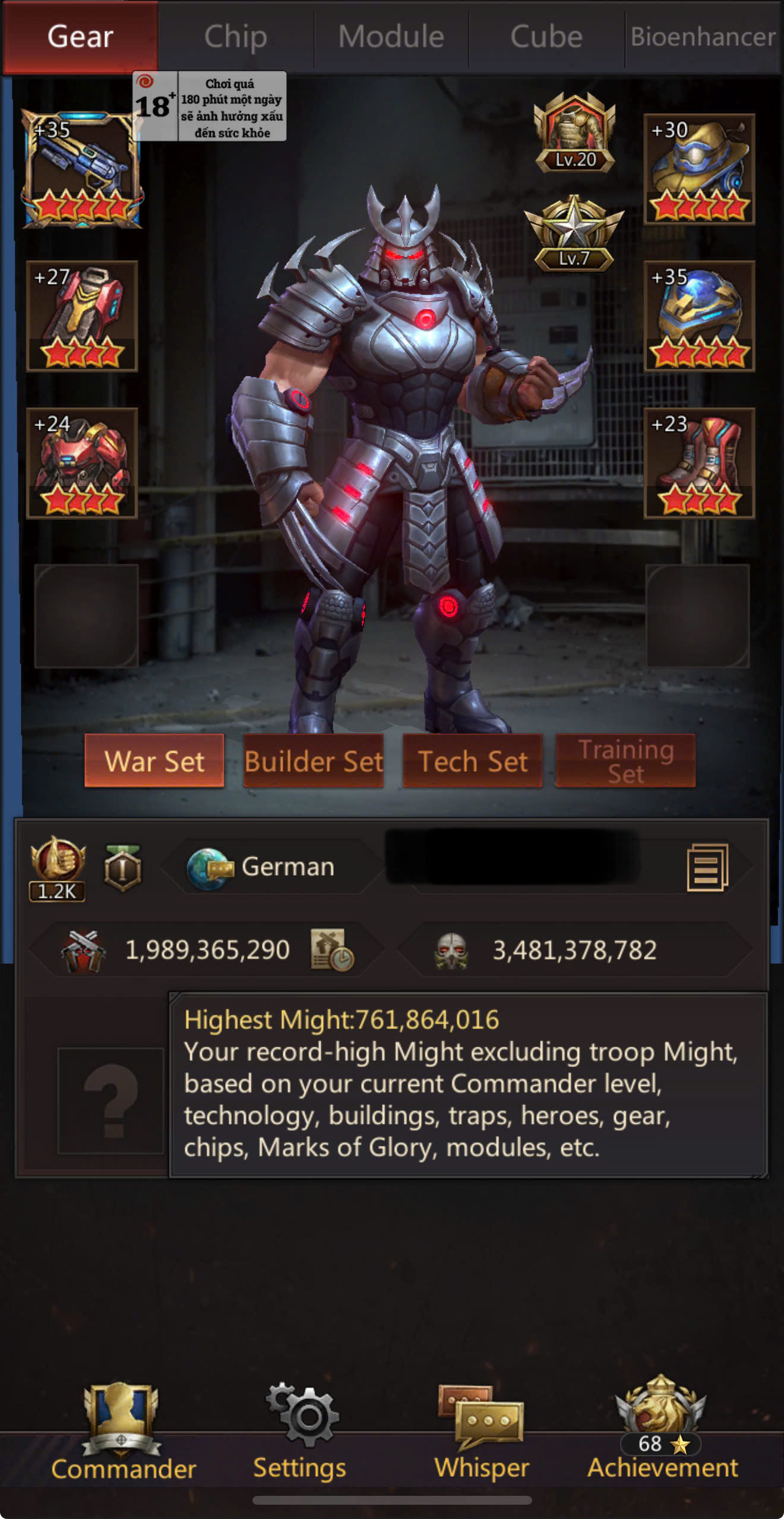This screenshot has width=784, height=1519.
Task: Switch to the Training Set
Action: [625, 761]
